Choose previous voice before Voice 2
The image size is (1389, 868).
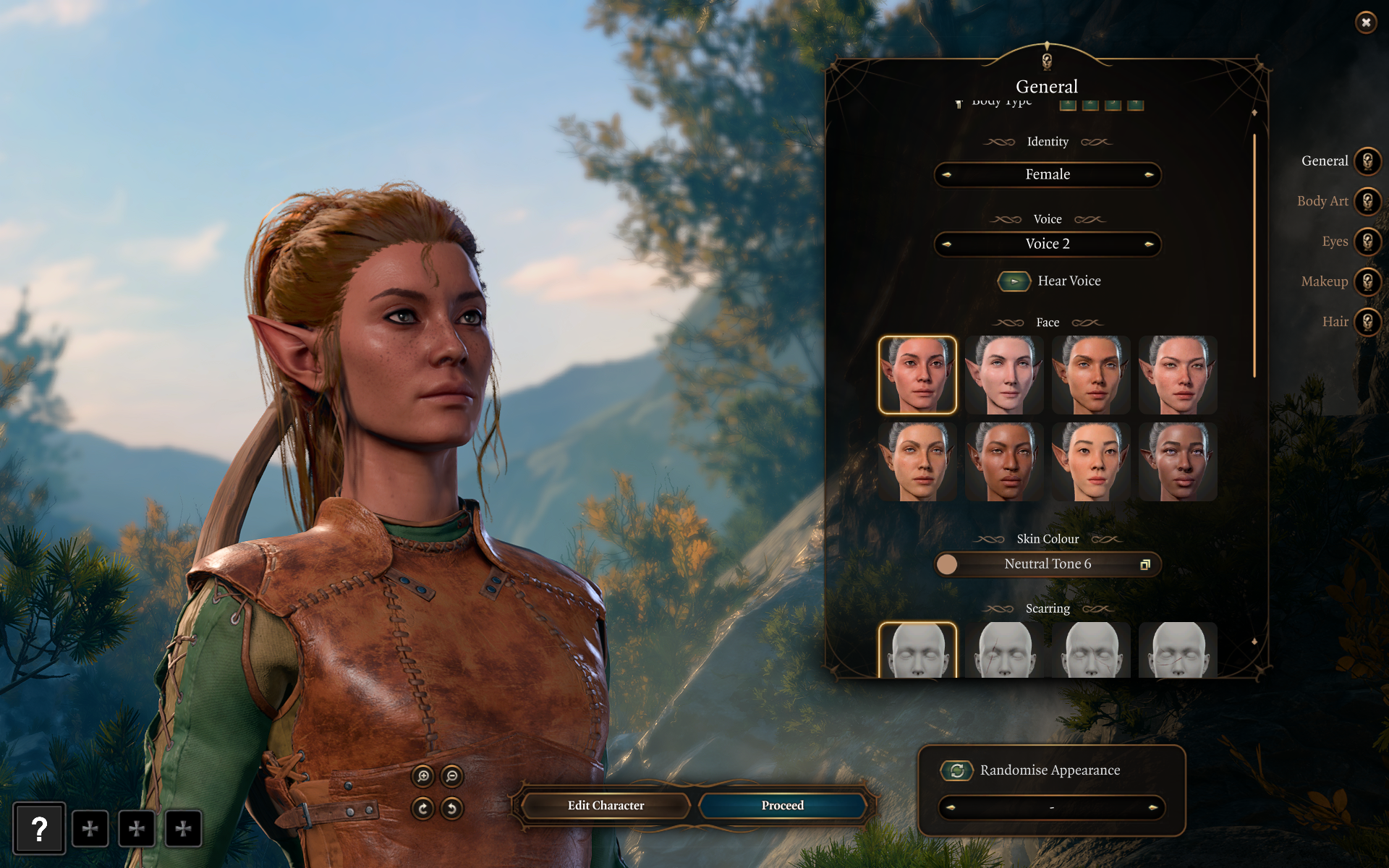click(947, 244)
